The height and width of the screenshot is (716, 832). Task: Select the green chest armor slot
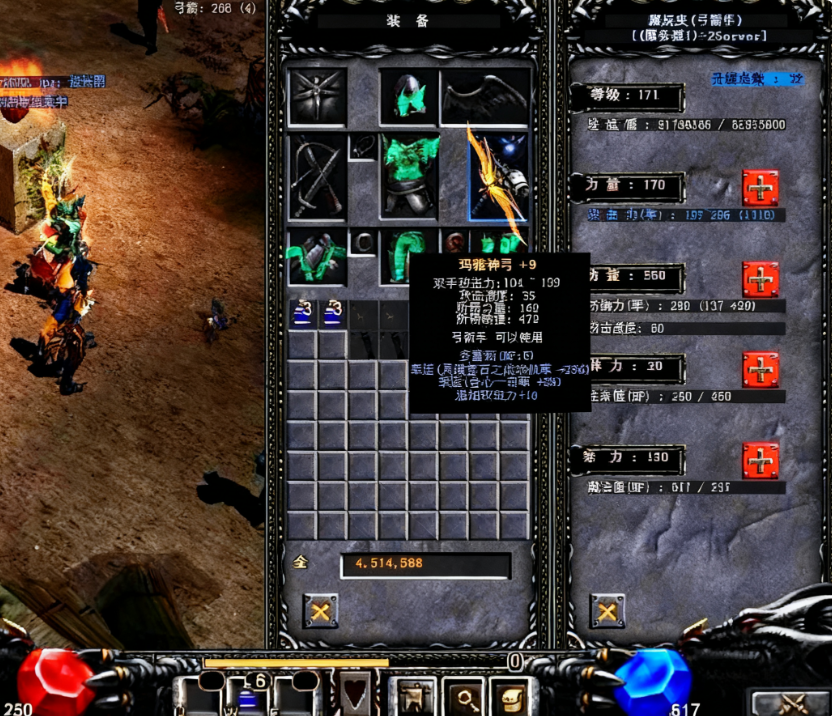point(408,176)
